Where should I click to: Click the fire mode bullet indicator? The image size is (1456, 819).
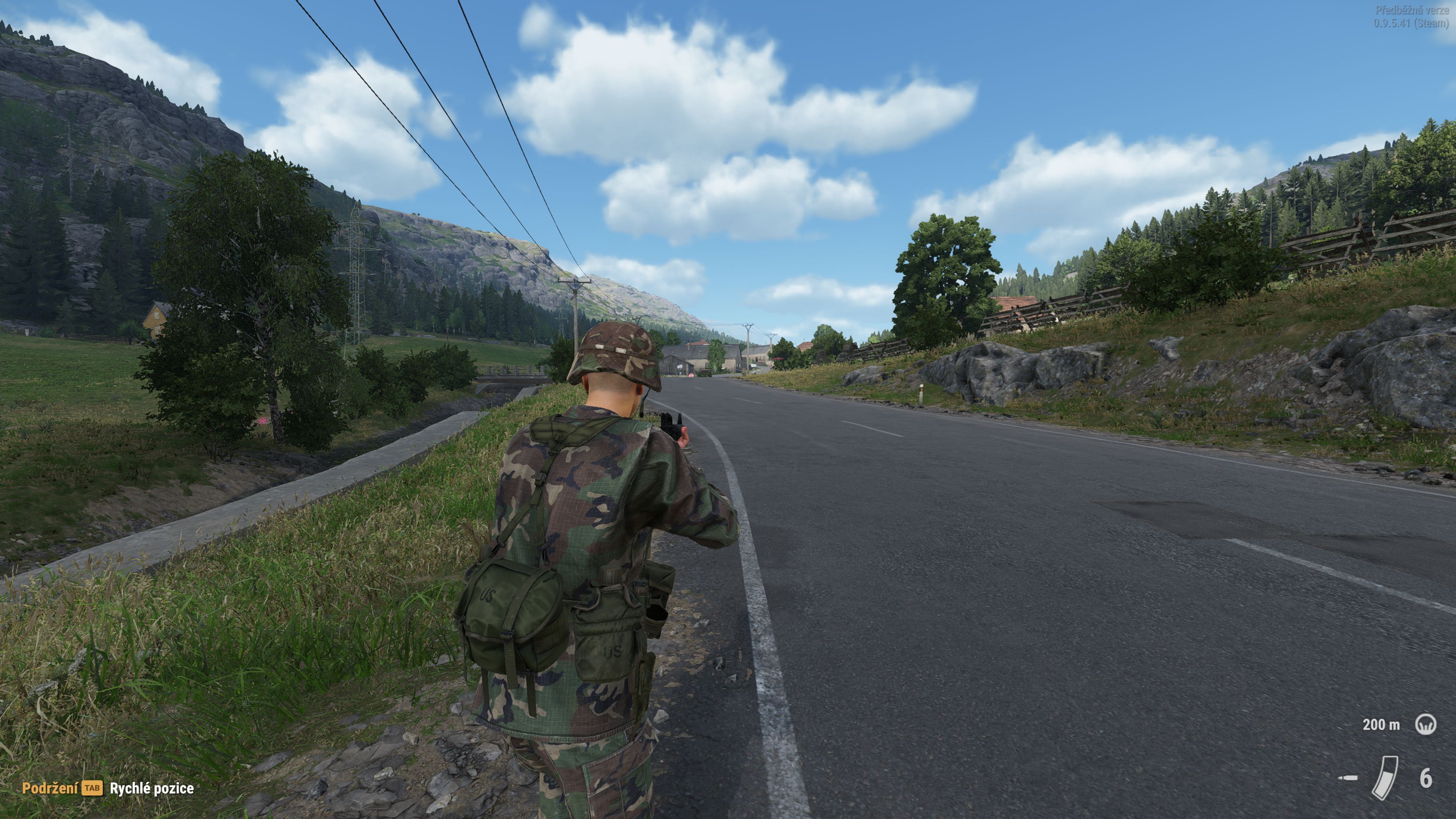pyautogui.click(x=1349, y=778)
